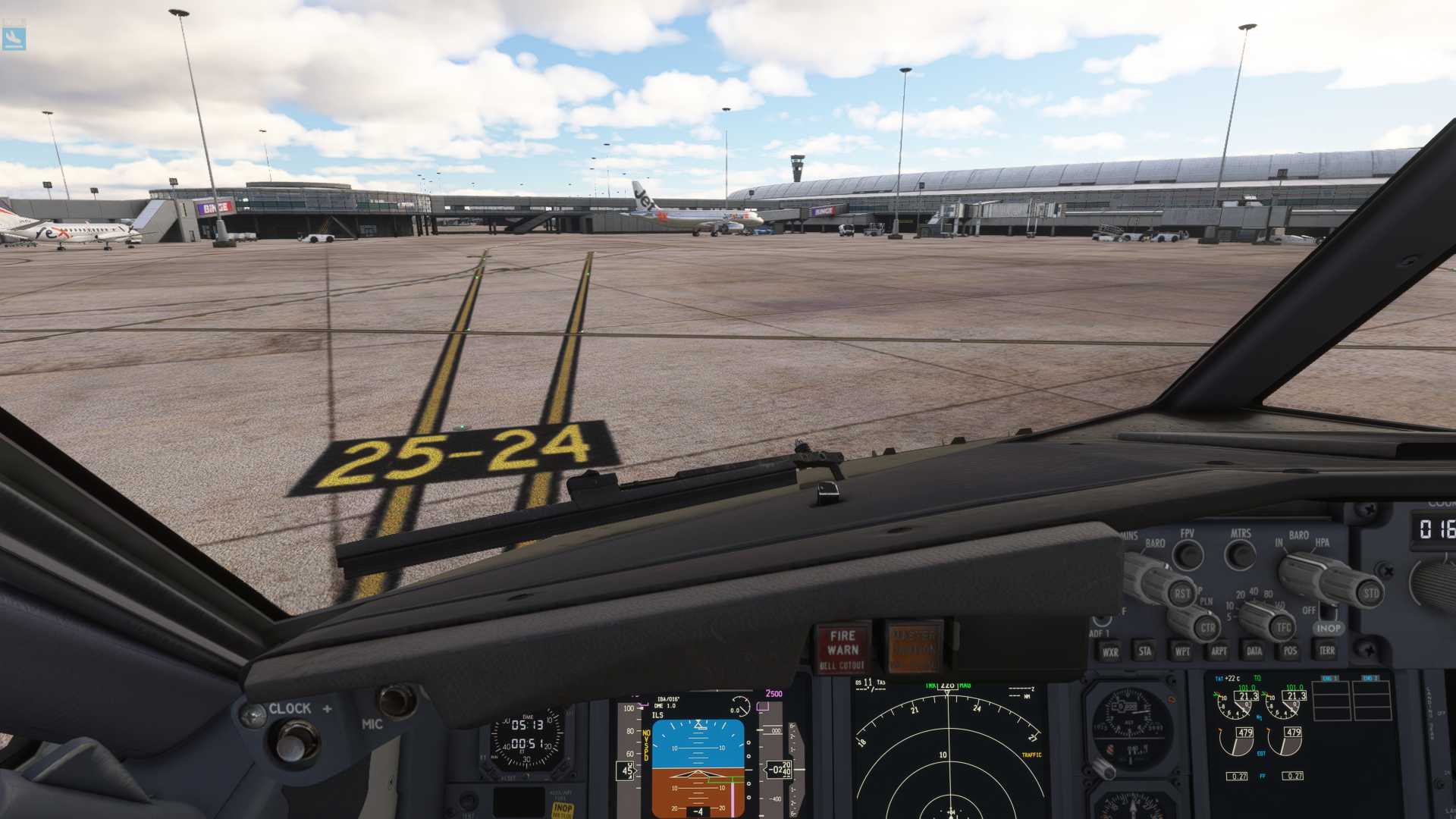Viewport: 1456px width, 819px height.
Task: Toggle the ARPT airport map button
Action: (x=1219, y=651)
